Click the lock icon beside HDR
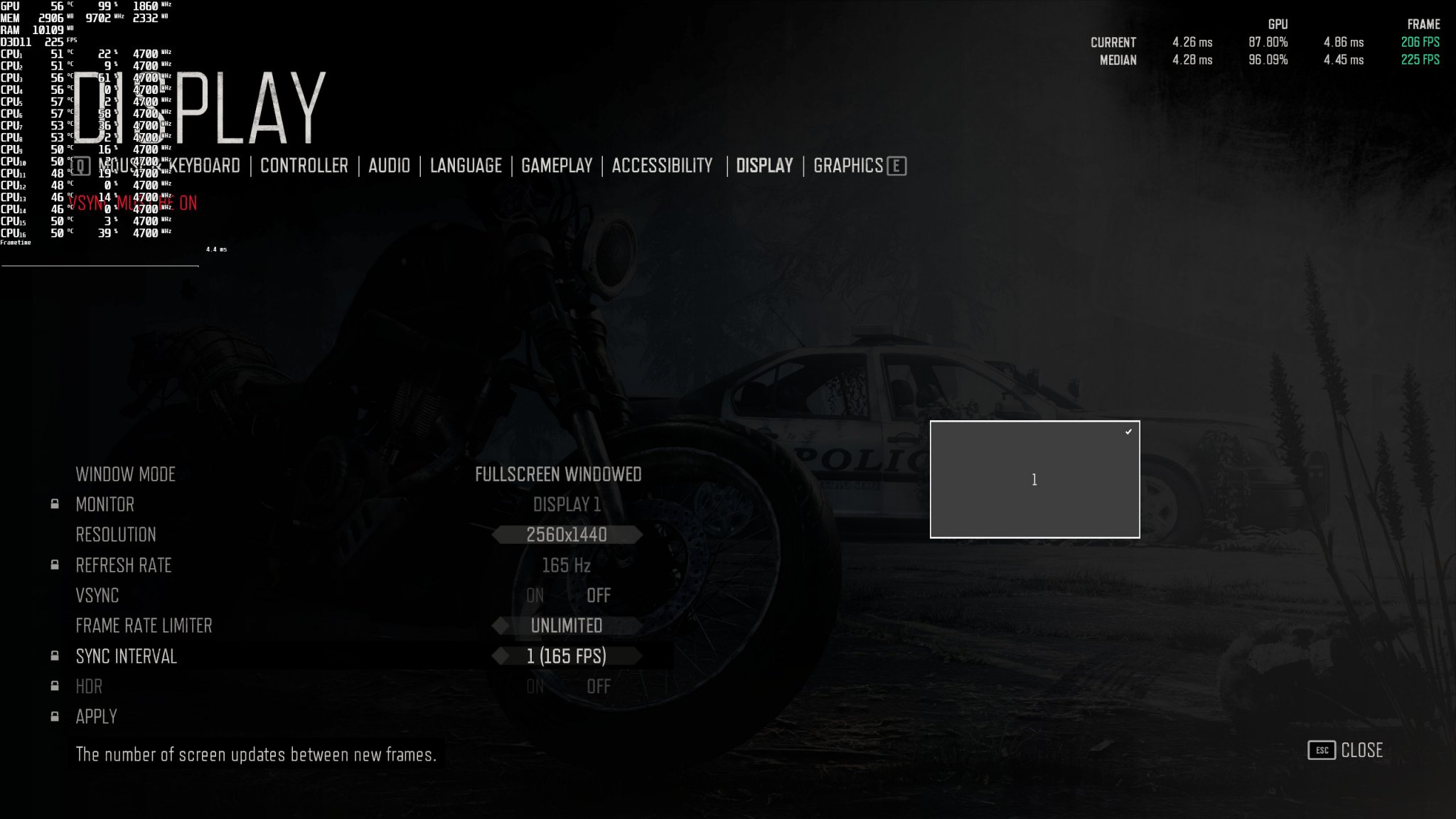Viewport: 1456px width, 819px height. [54, 687]
